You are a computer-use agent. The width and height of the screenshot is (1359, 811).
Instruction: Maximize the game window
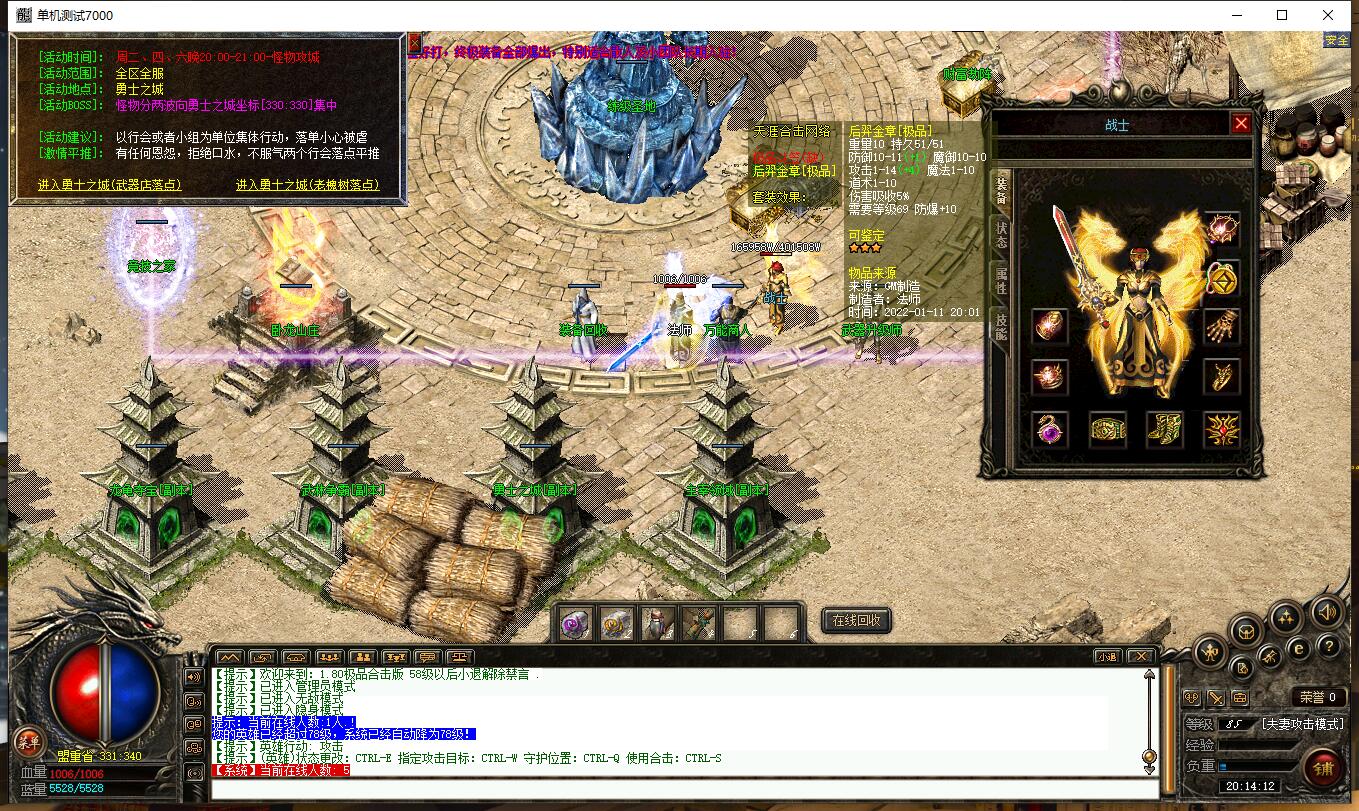pos(1282,15)
